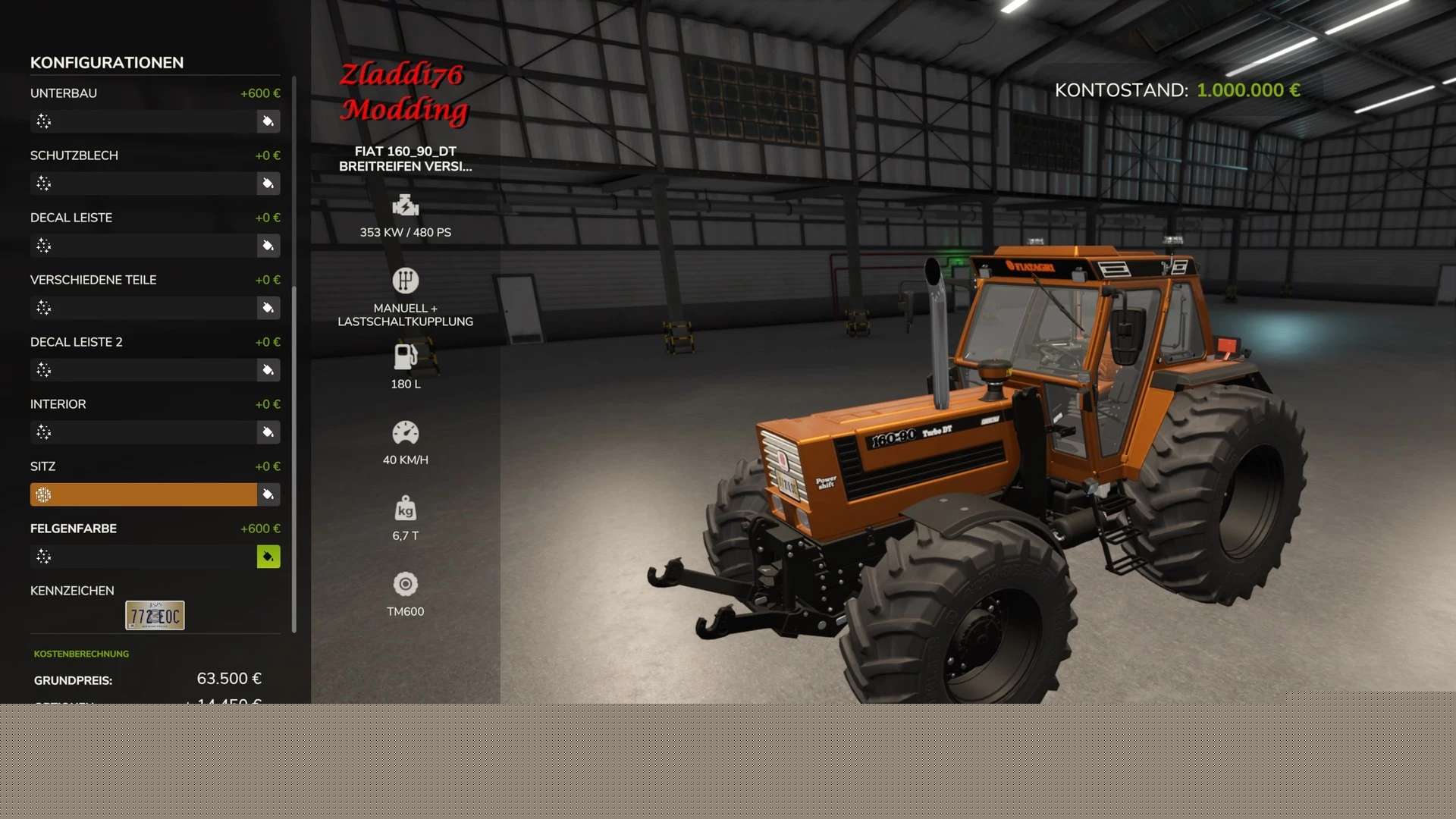Choose color for Decal Leiste
Screen dimensions: 1456x819
(268, 246)
